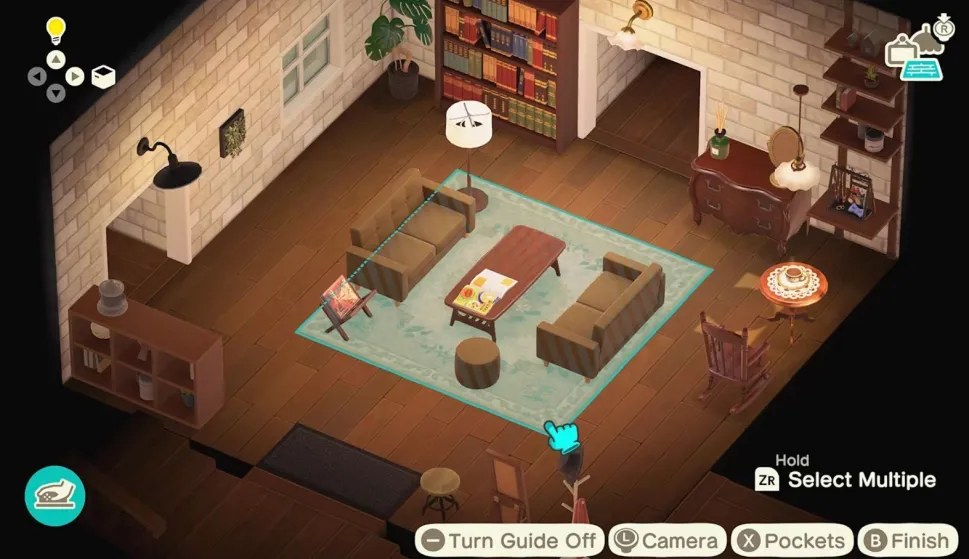Toggle the yellow lightbulb lighting icon

click(56, 30)
